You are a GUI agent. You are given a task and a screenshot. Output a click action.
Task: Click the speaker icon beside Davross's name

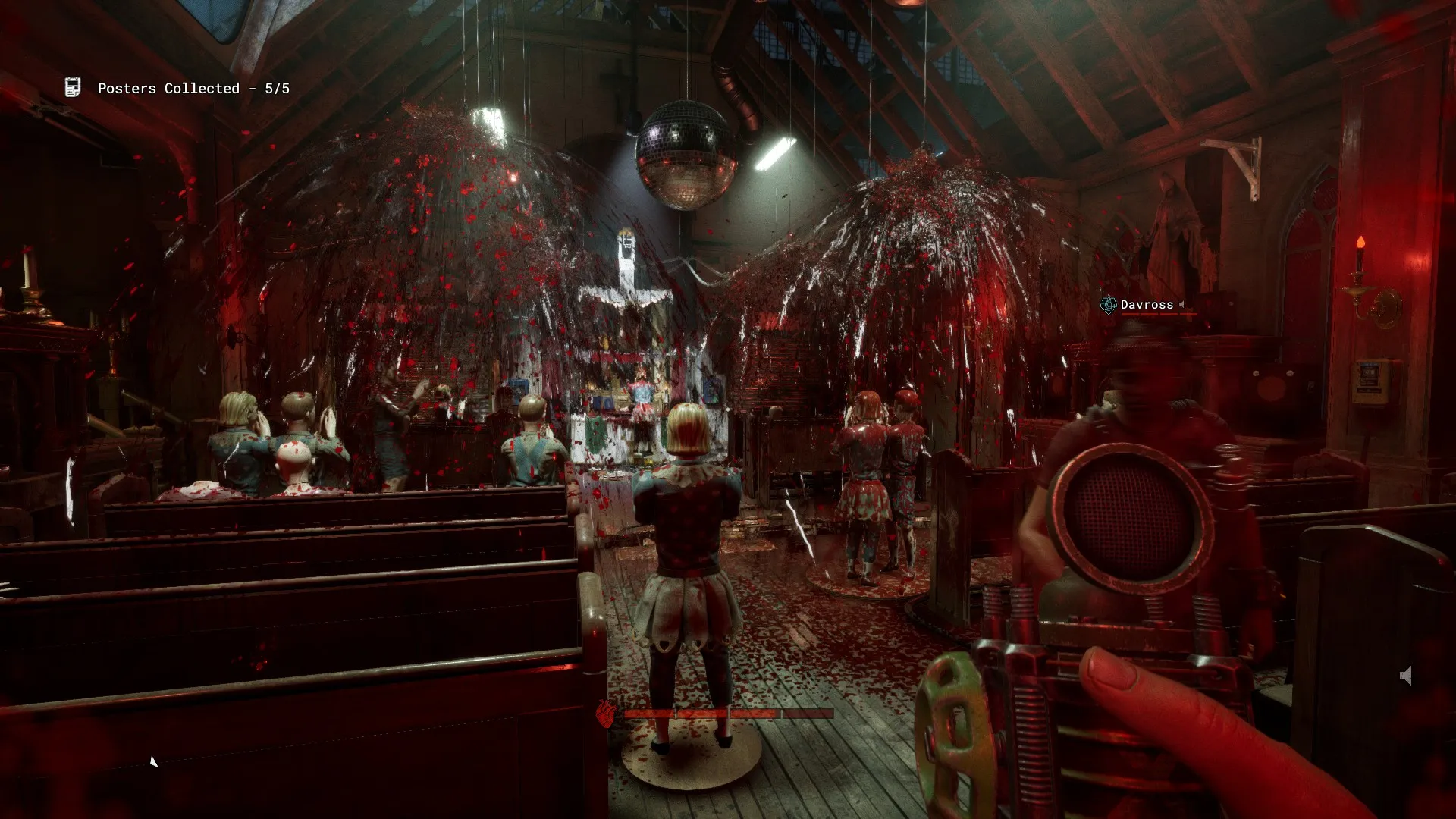coord(1182,304)
